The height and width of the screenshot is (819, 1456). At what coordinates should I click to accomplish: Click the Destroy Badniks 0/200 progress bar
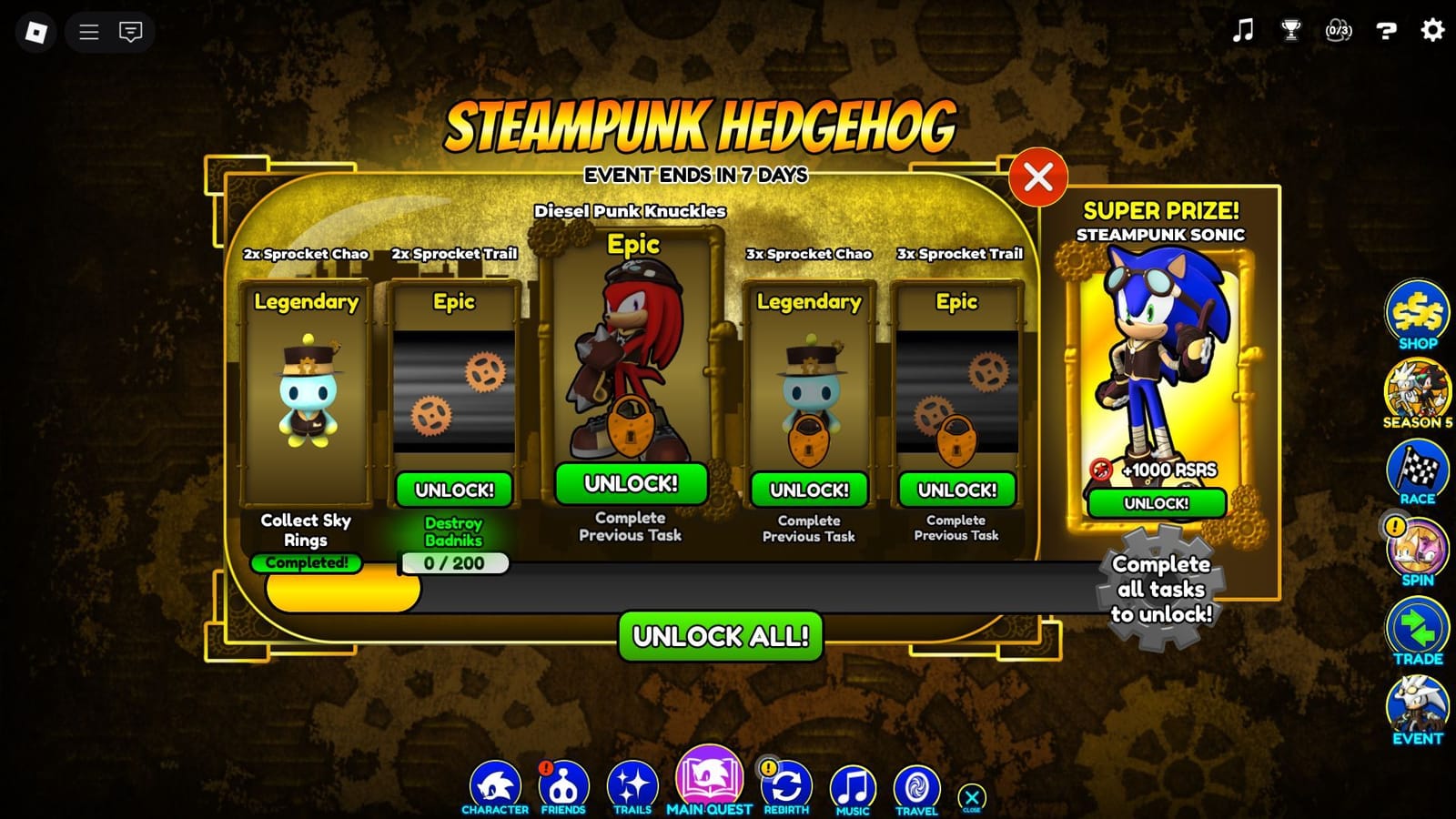(453, 564)
